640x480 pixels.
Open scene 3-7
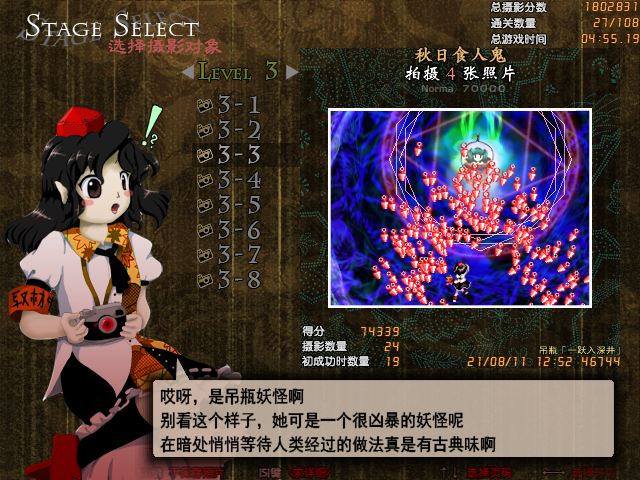[230, 255]
